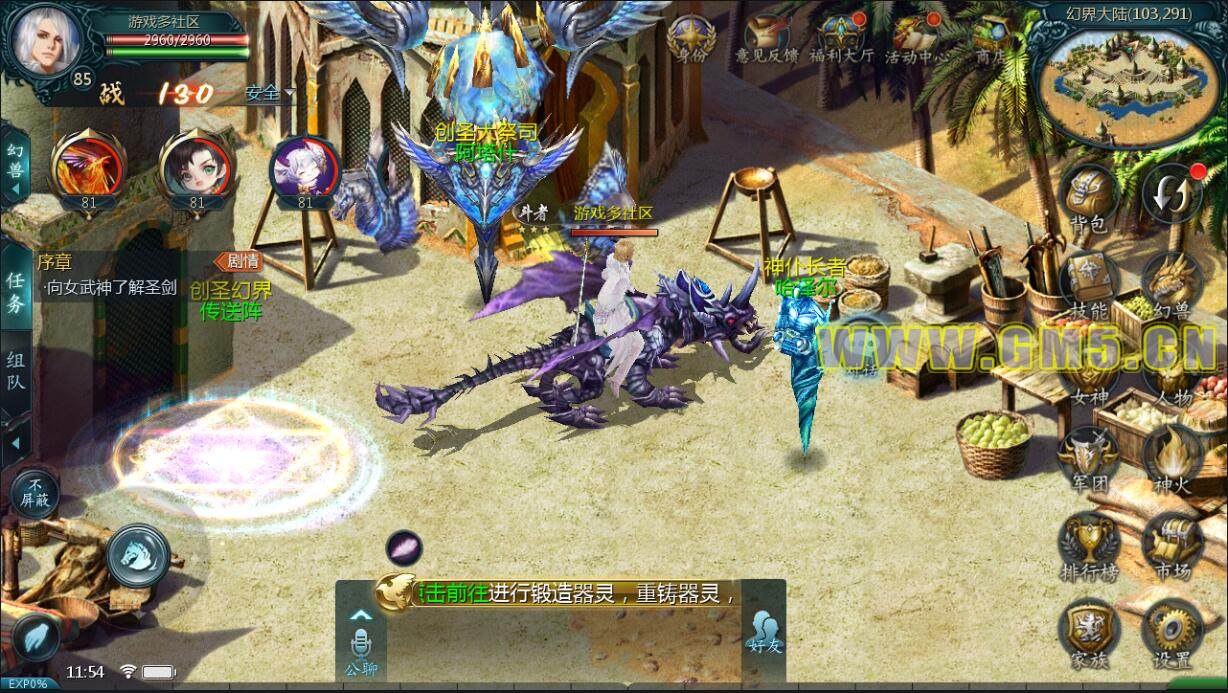Switch to the 任务 quest tab
1228x693 pixels.
[16, 293]
